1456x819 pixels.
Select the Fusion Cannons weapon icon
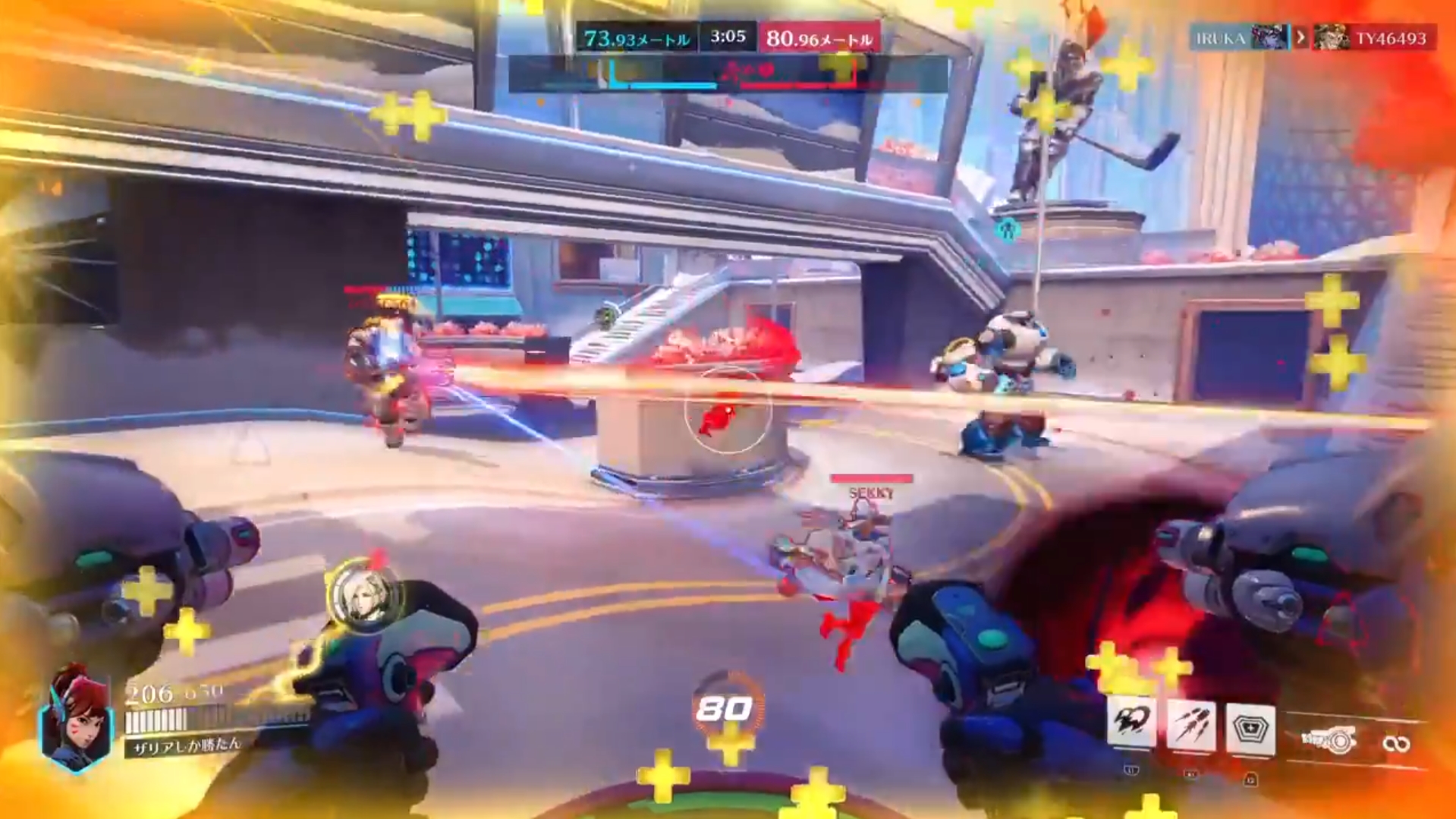1328,739
